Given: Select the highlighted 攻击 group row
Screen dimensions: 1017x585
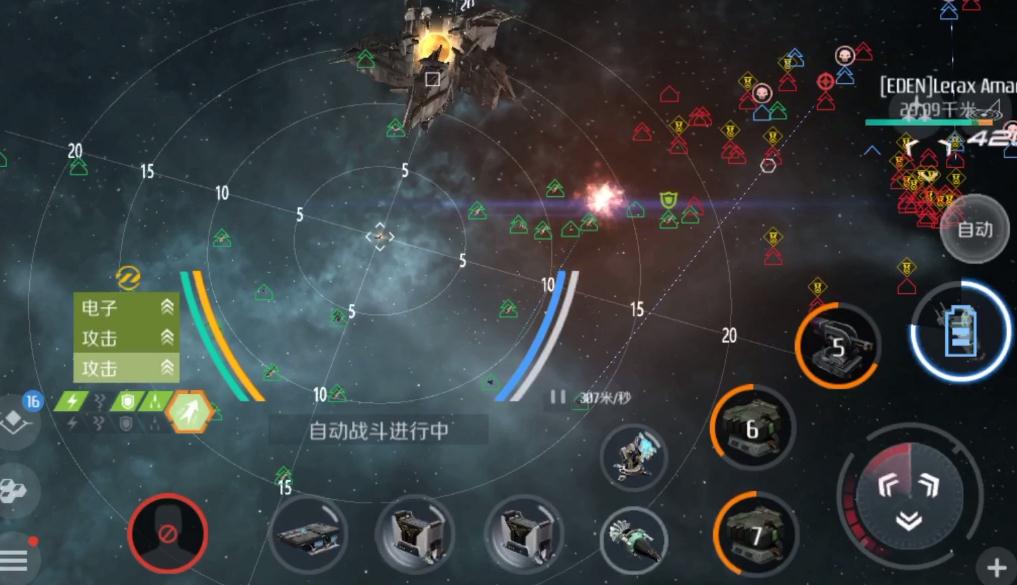Looking at the screenshot, I should 127,368.
